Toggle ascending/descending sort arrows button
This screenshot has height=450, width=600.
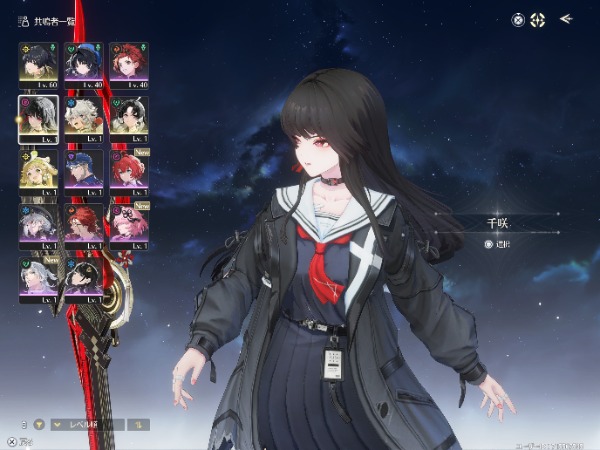point(138,424)
